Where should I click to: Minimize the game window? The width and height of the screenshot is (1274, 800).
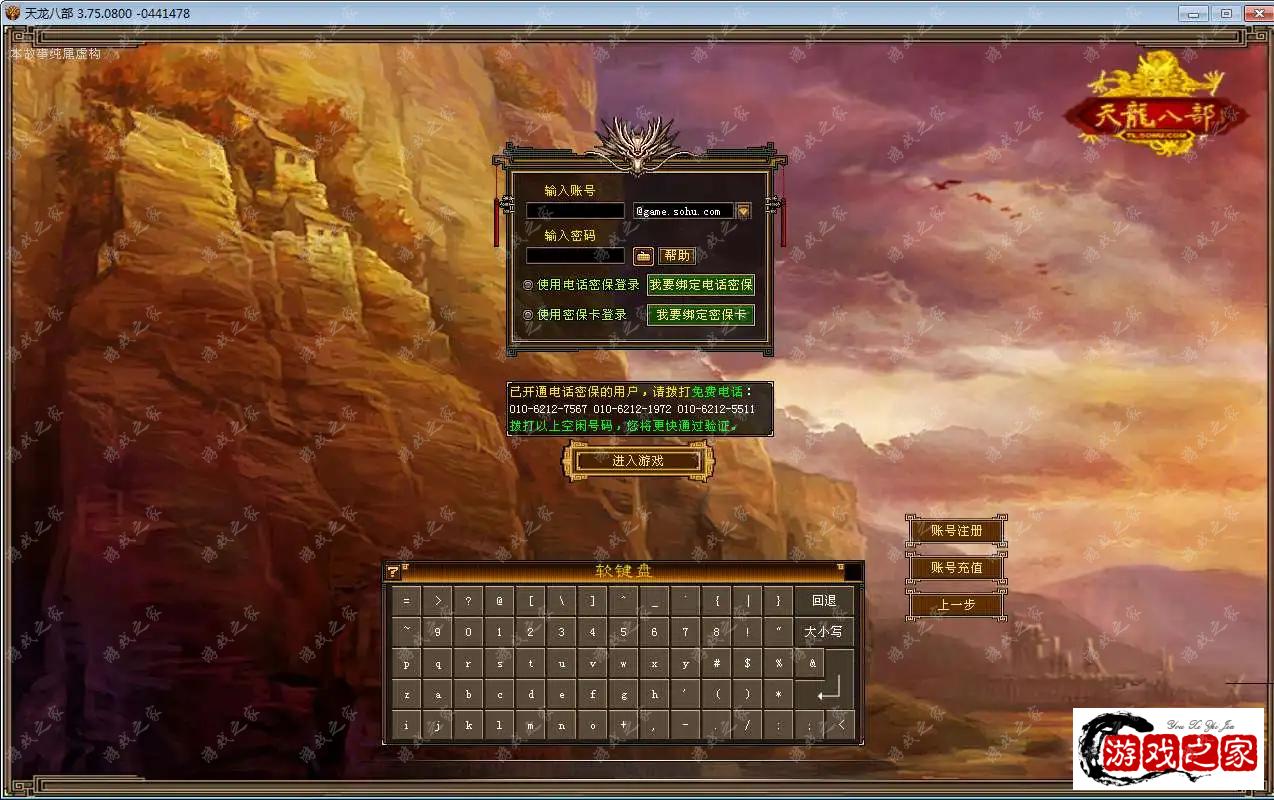[x=1193, y=13]
